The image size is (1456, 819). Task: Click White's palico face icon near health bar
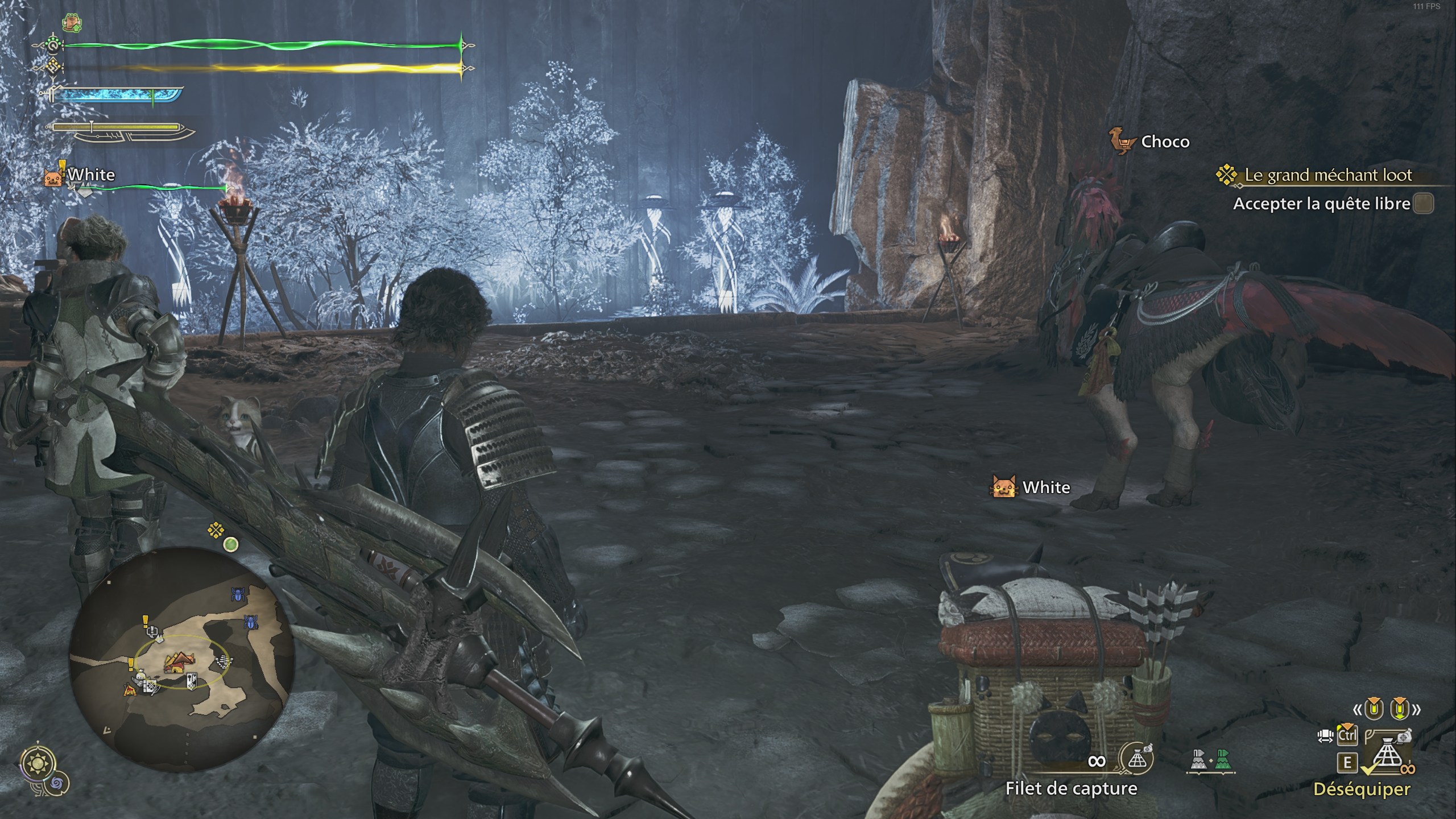(54, 177)
